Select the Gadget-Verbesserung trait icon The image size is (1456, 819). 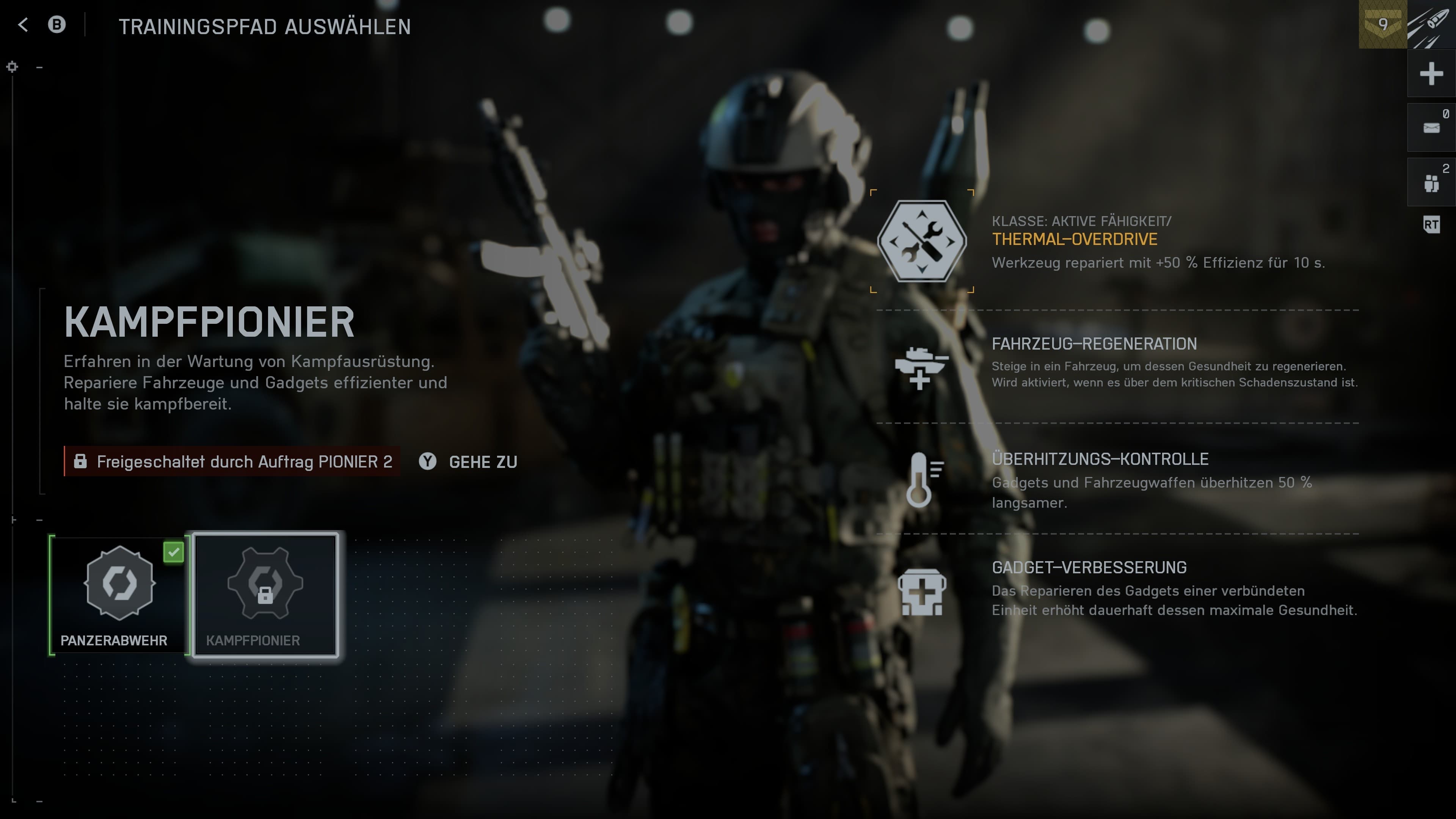tap(921, 592)
